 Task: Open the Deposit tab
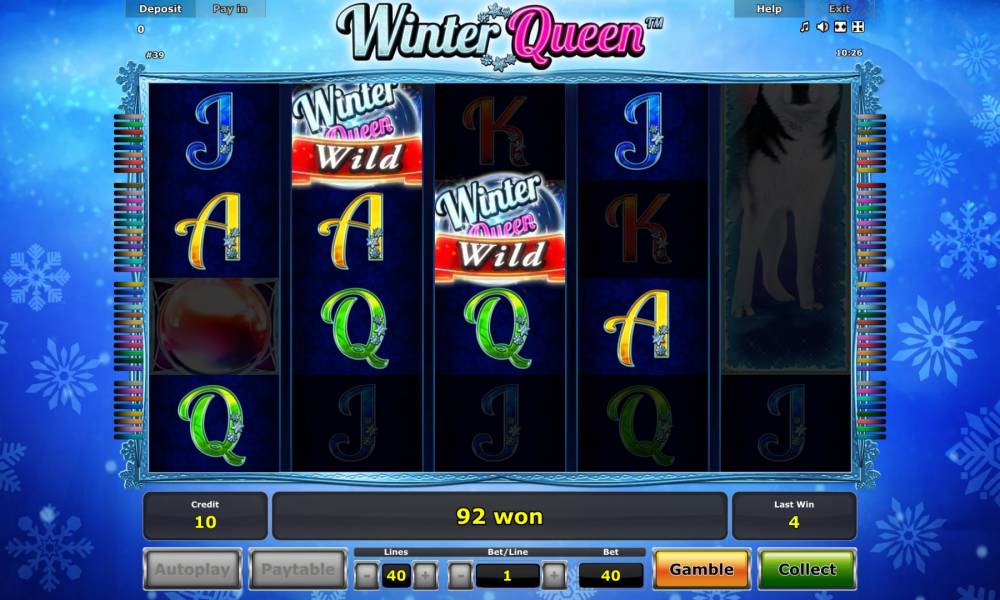click(160, 8)
